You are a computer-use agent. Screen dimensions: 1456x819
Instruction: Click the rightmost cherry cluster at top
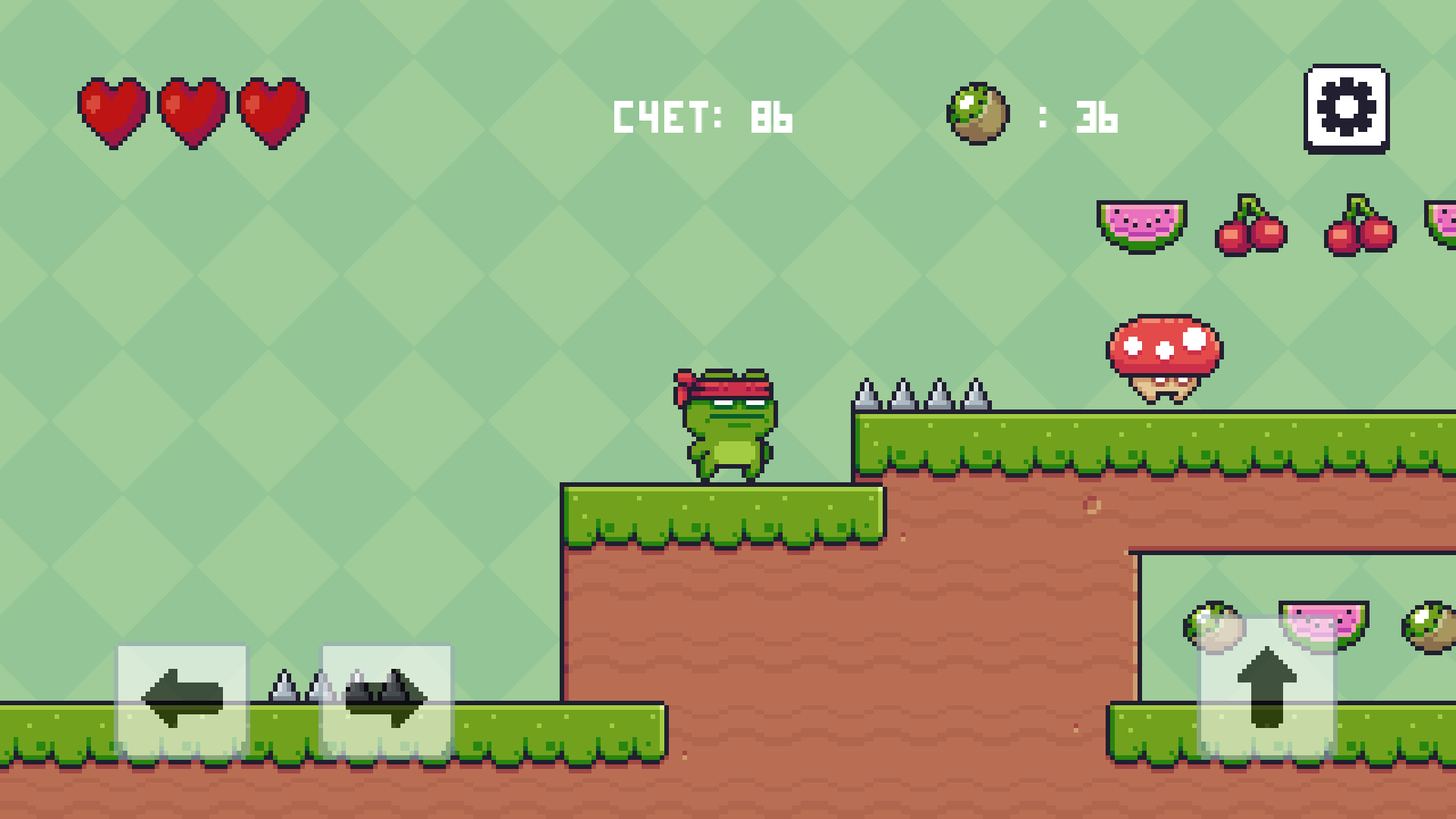(x=1361, y=227)
